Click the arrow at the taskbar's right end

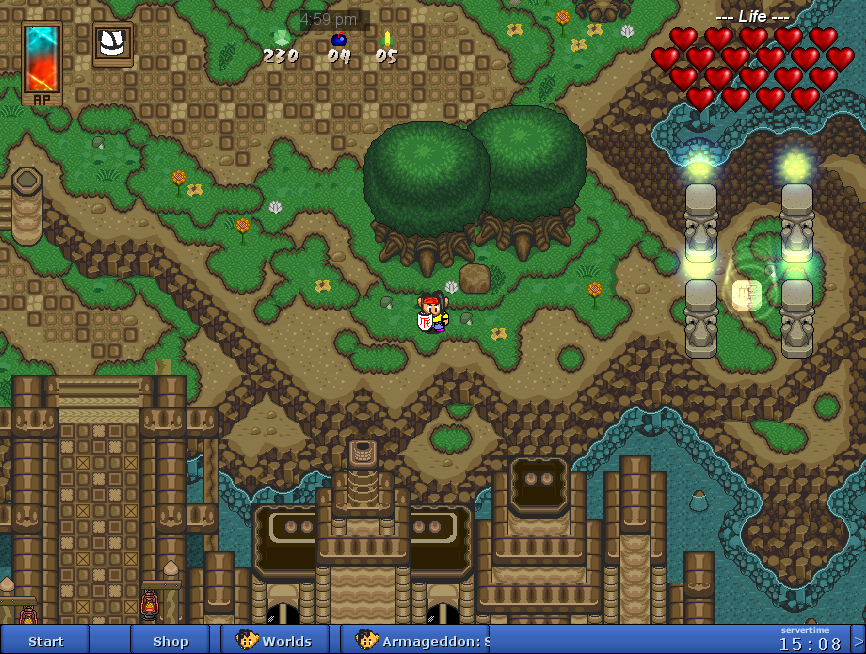coord(858,640)
